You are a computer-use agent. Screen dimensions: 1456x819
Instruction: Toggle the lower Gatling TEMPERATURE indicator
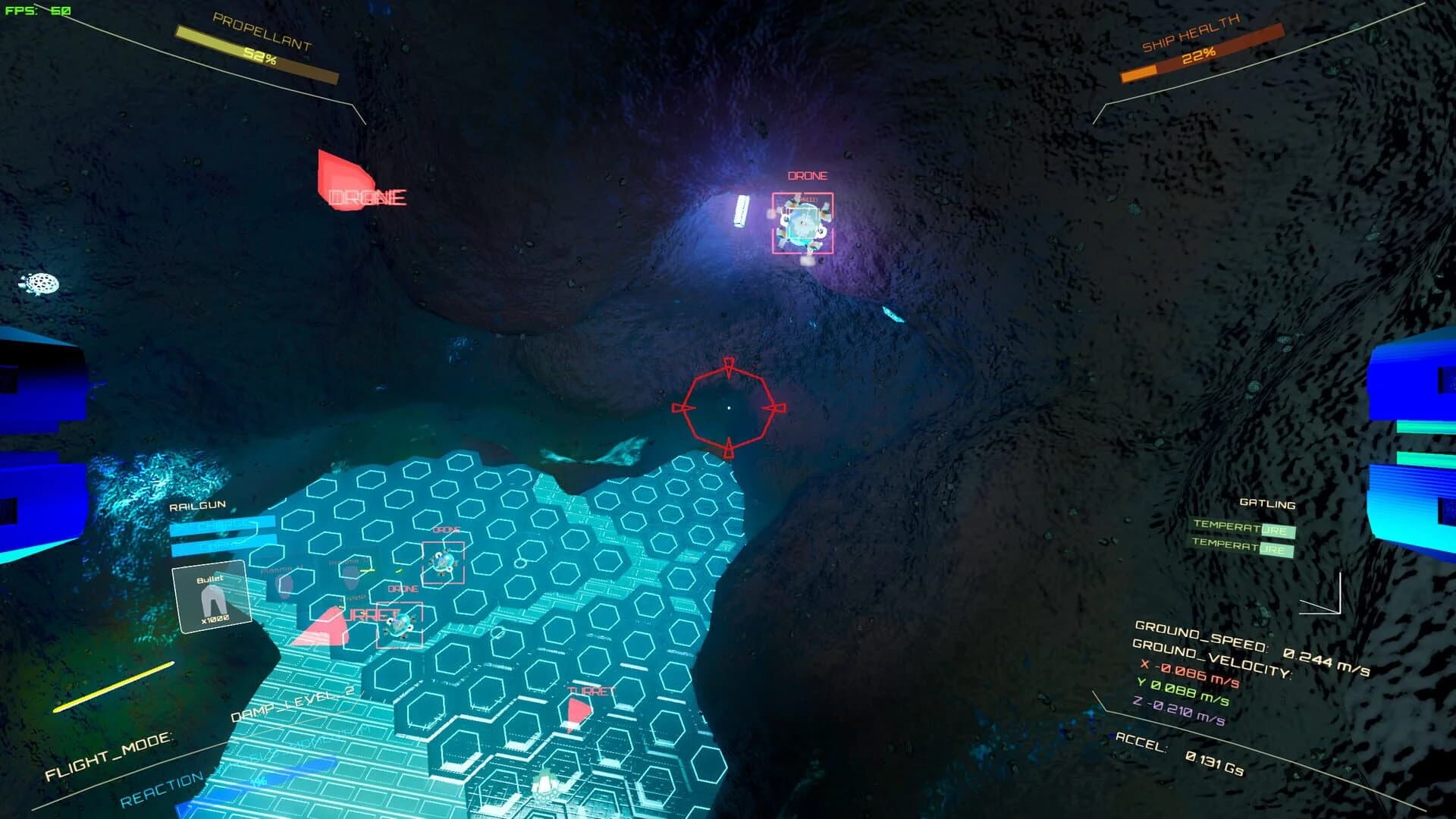click(1244, 544)
